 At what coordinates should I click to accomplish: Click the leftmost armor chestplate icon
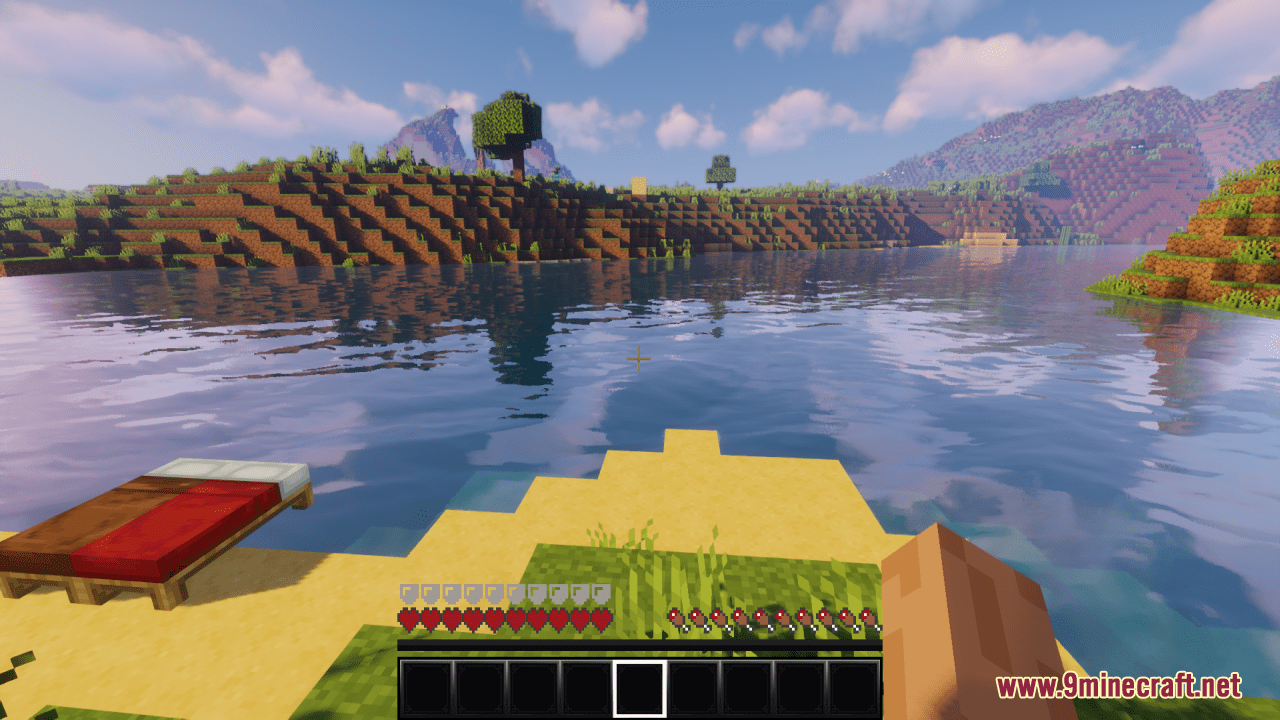pos(408,590)
